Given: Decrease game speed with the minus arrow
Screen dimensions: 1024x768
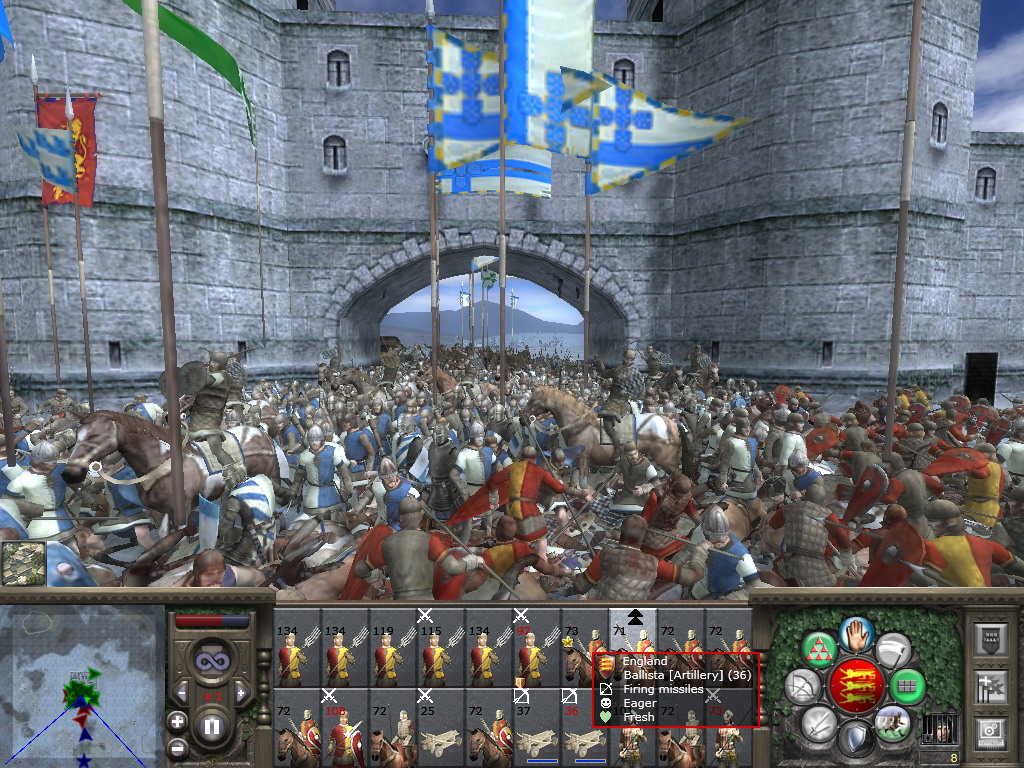Looking at the screenshot, I should pos(181,692).
